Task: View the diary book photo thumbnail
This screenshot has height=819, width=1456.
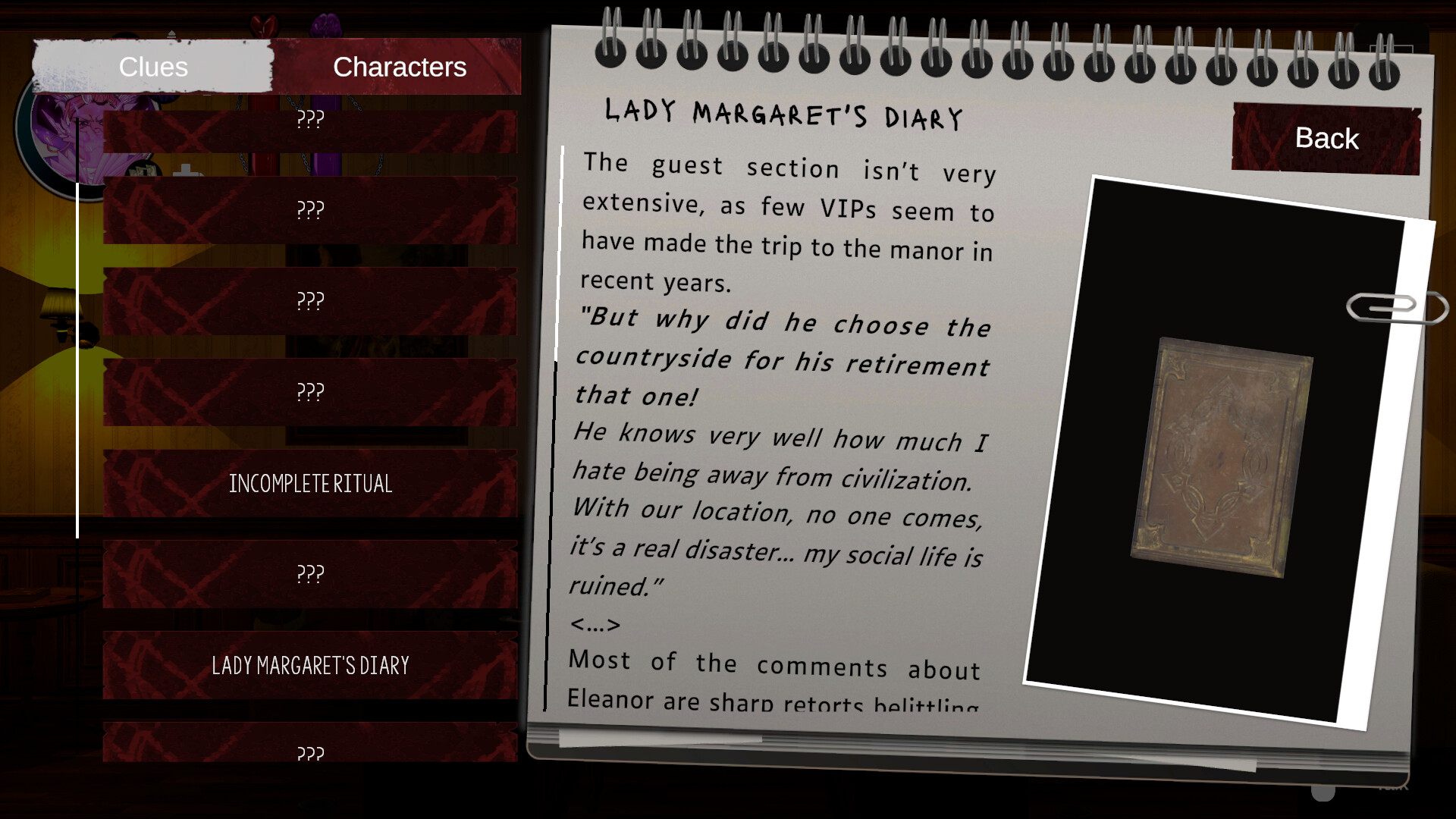Action: [1221, 457]
